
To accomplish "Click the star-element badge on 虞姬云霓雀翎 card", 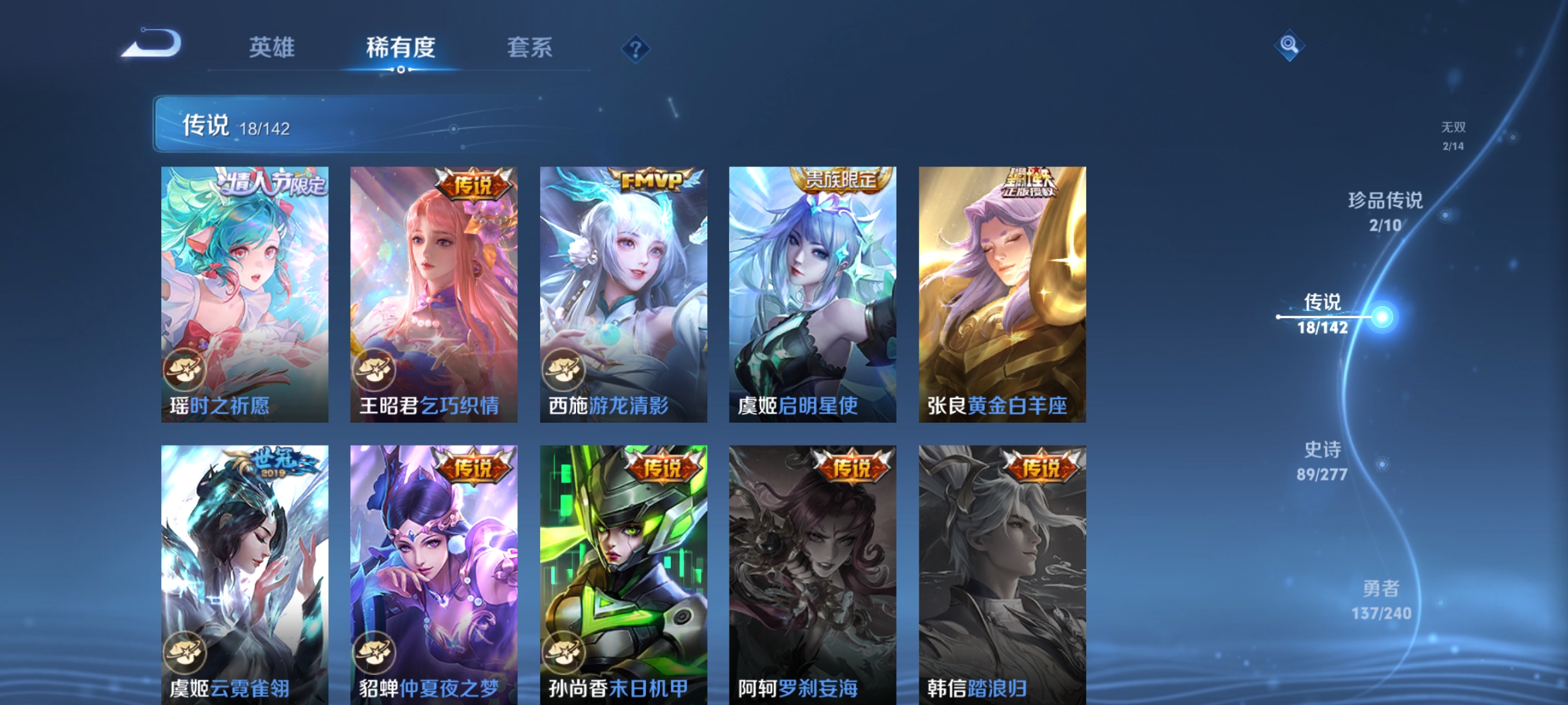I will (185, 652).
